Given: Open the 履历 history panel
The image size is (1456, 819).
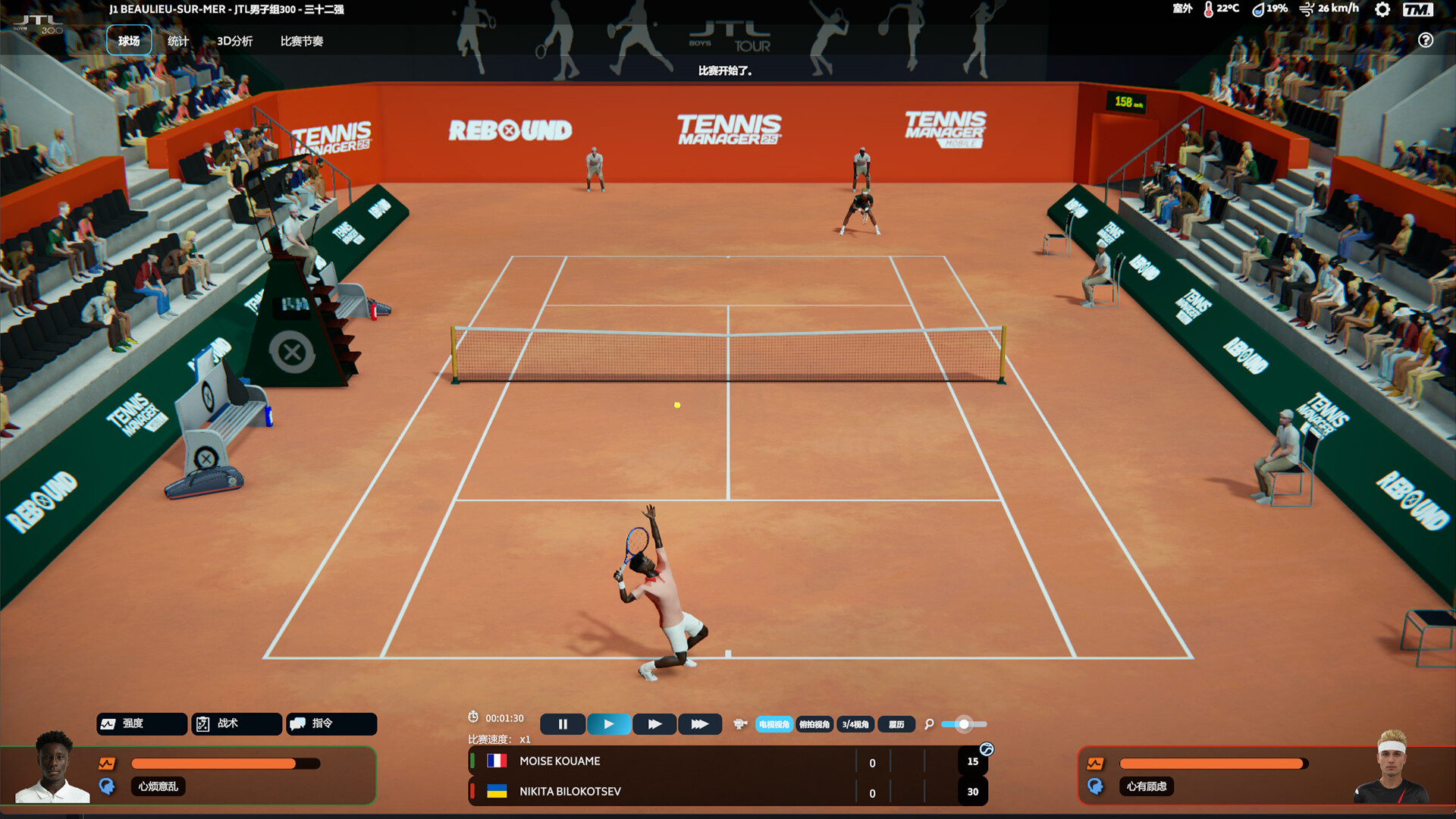Looking at the screenshot, I should click(895, 724).
